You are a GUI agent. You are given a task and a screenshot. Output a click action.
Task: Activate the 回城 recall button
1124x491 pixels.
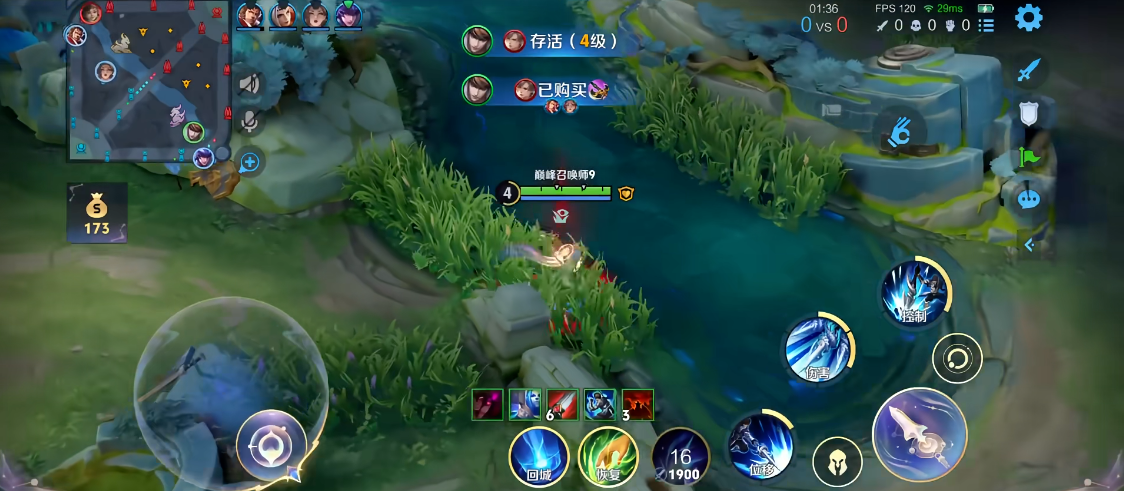click(539, 457)
